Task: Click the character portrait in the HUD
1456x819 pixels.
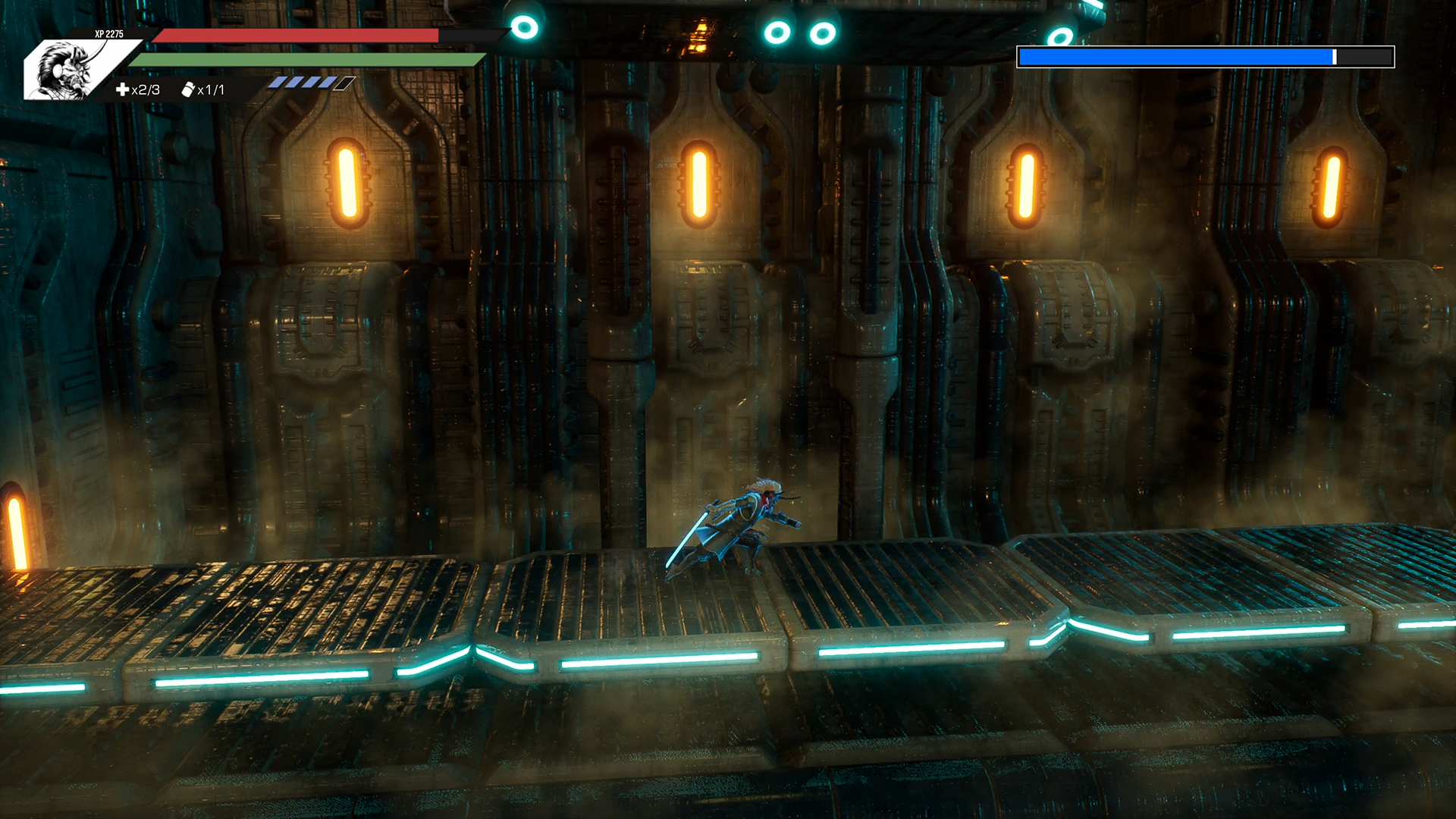Action: 68,70
